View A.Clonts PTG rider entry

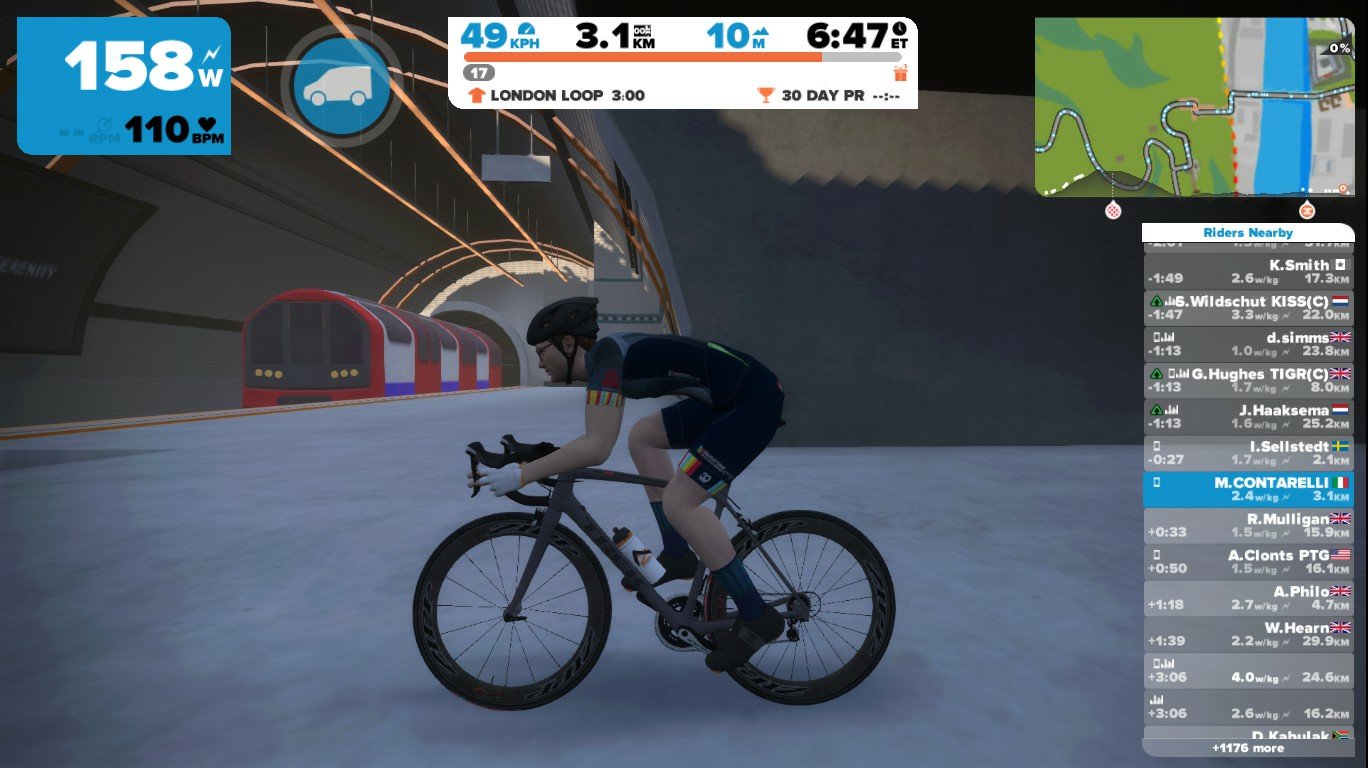pos(1247,561)
